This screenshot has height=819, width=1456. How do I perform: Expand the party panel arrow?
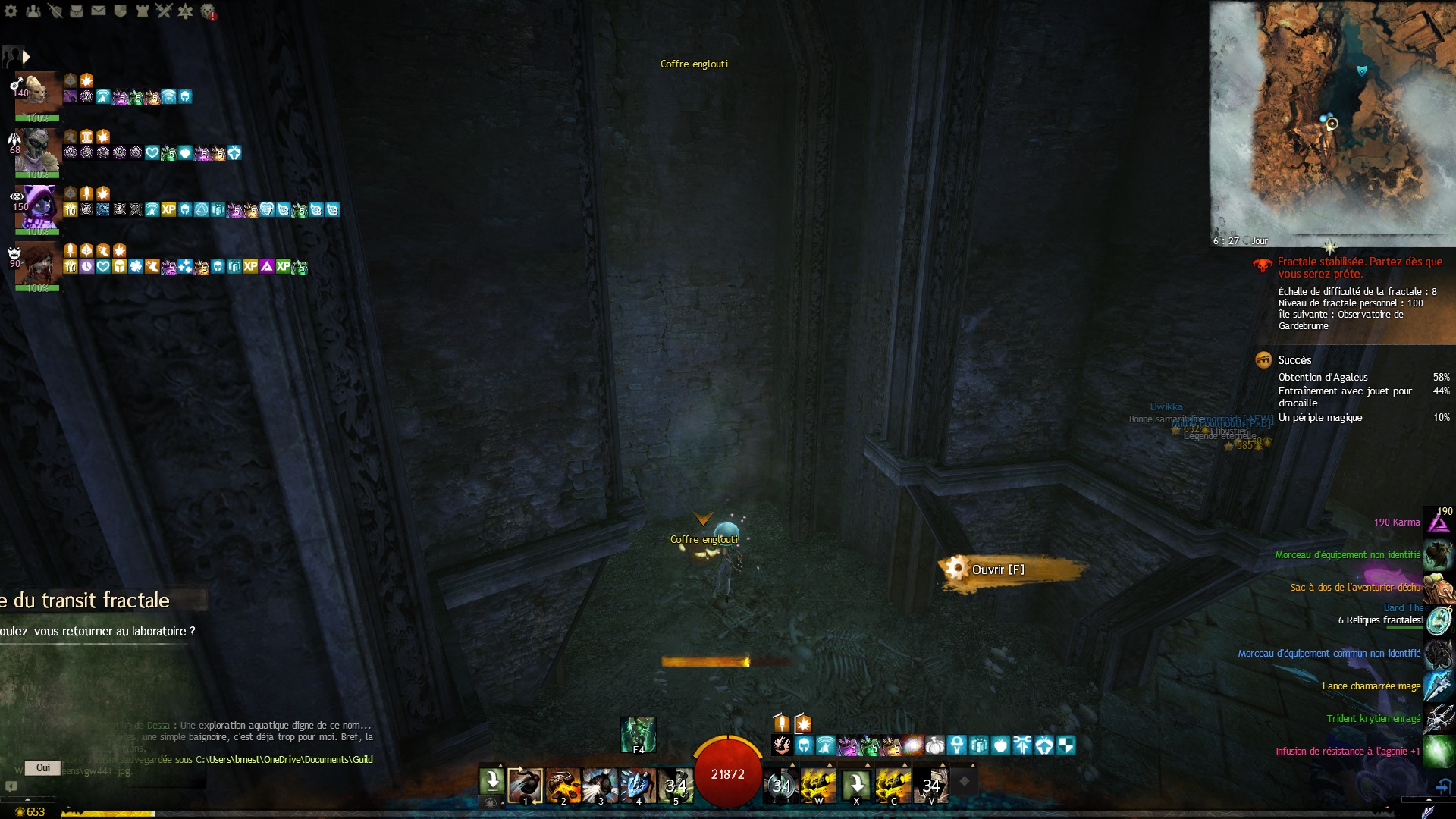(26, 57)
